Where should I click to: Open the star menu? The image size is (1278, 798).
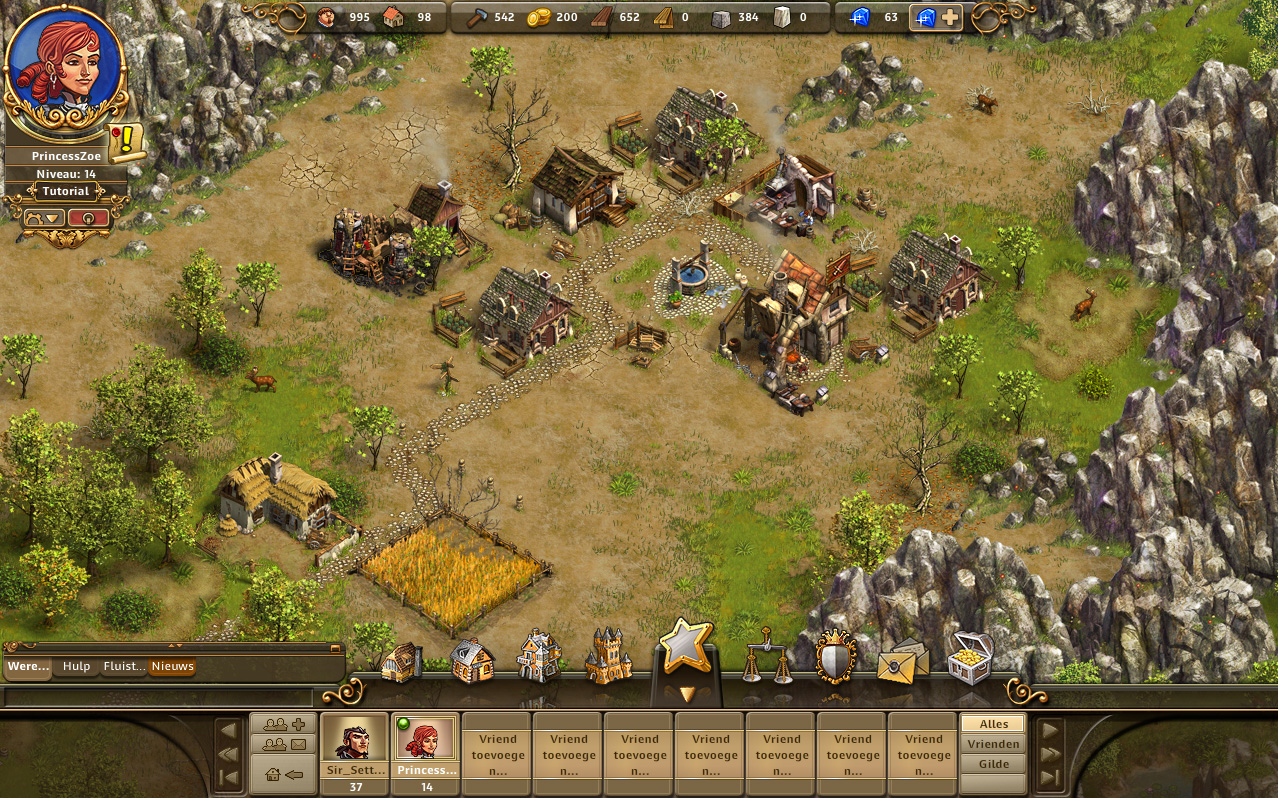click(x=686, y=647)
